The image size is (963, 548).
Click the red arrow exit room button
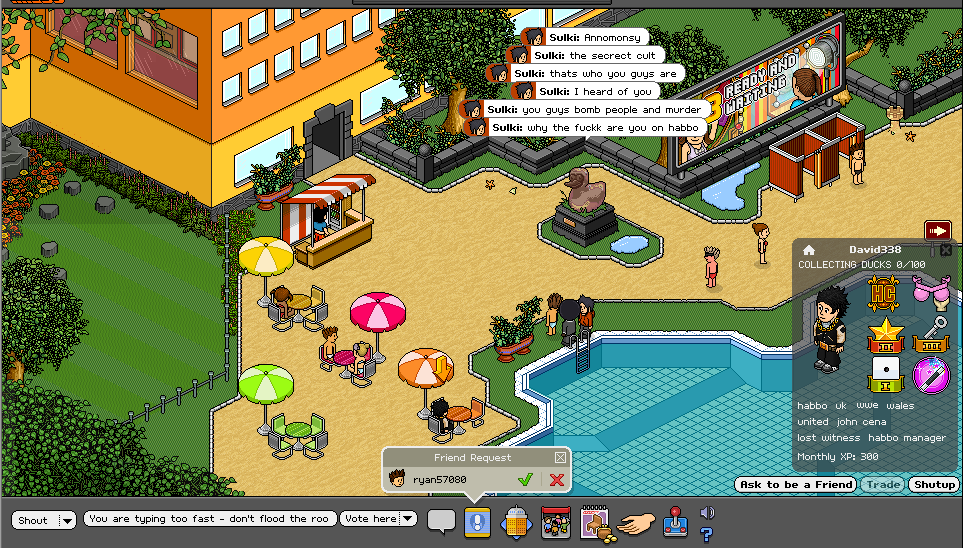point(937,231)
